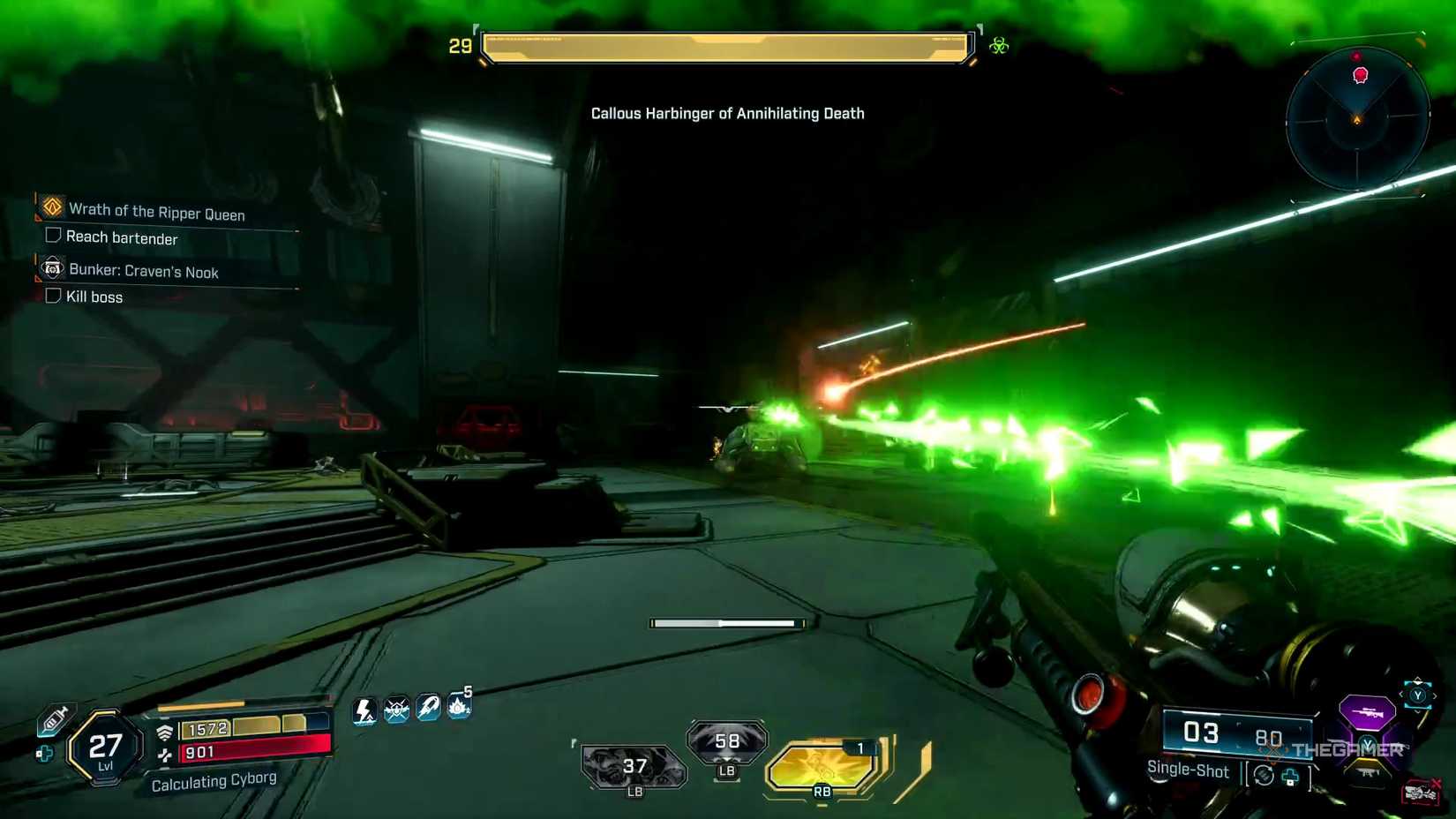The width and height of the screenshot is (1456, 819).
Task: Select the purple sniper rifle weapon slot
Action: point(1366,711)
